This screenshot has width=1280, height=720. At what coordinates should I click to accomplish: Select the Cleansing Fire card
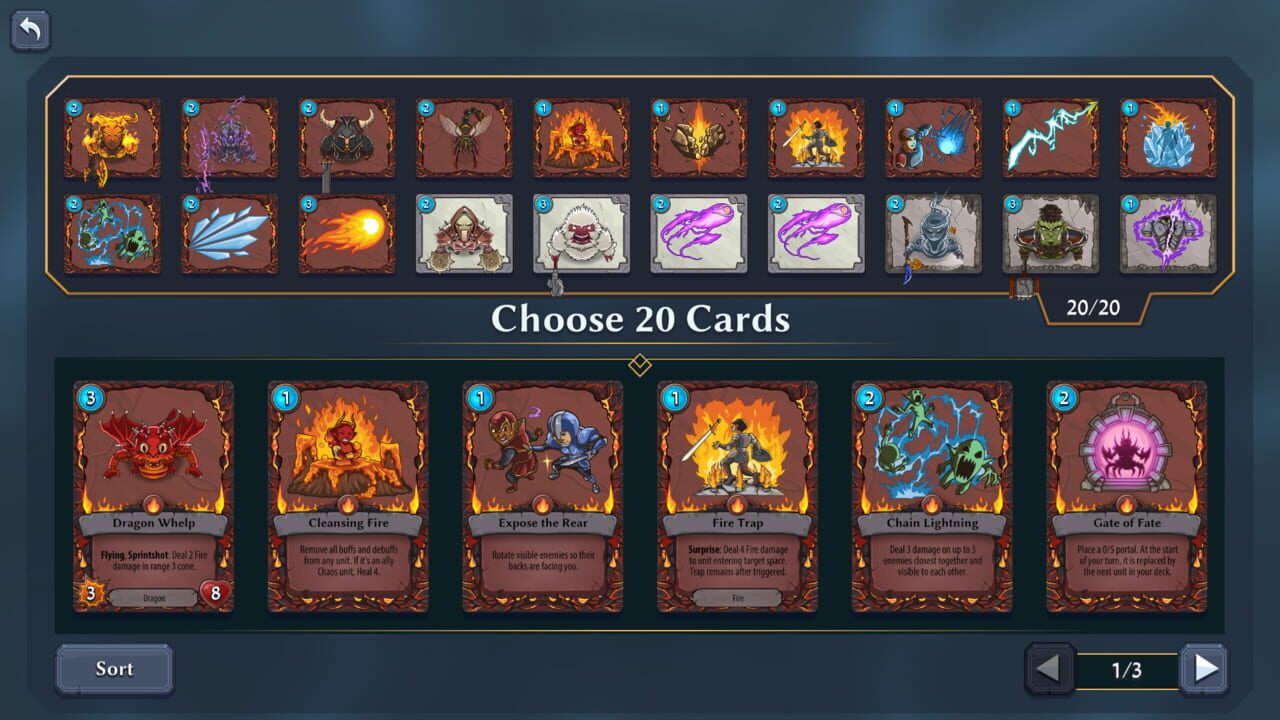(x=348, y=495)
